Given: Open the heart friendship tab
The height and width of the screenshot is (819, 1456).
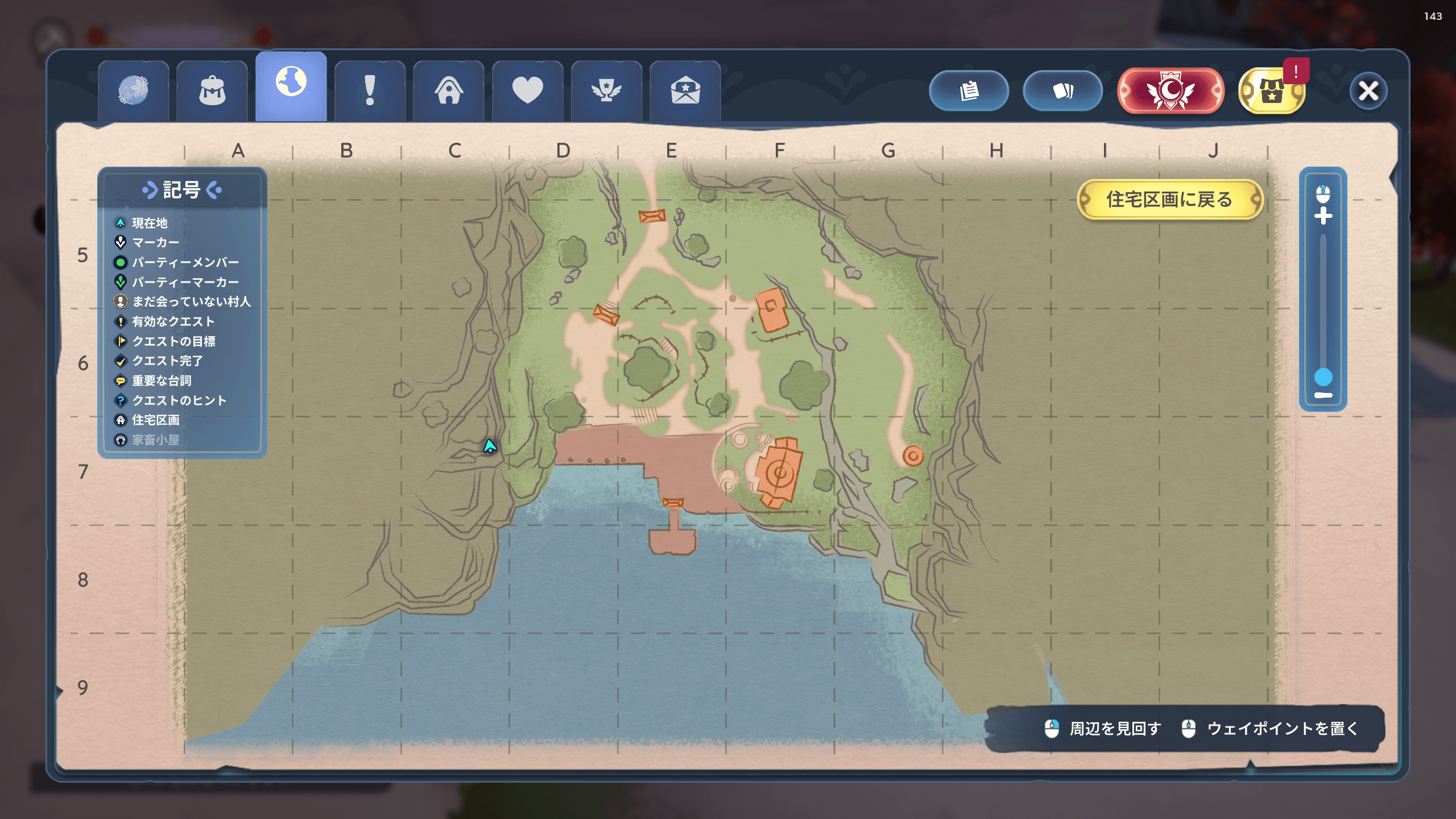Looking at the screenshot, I should pyautogui.click(x=527, y=91).
